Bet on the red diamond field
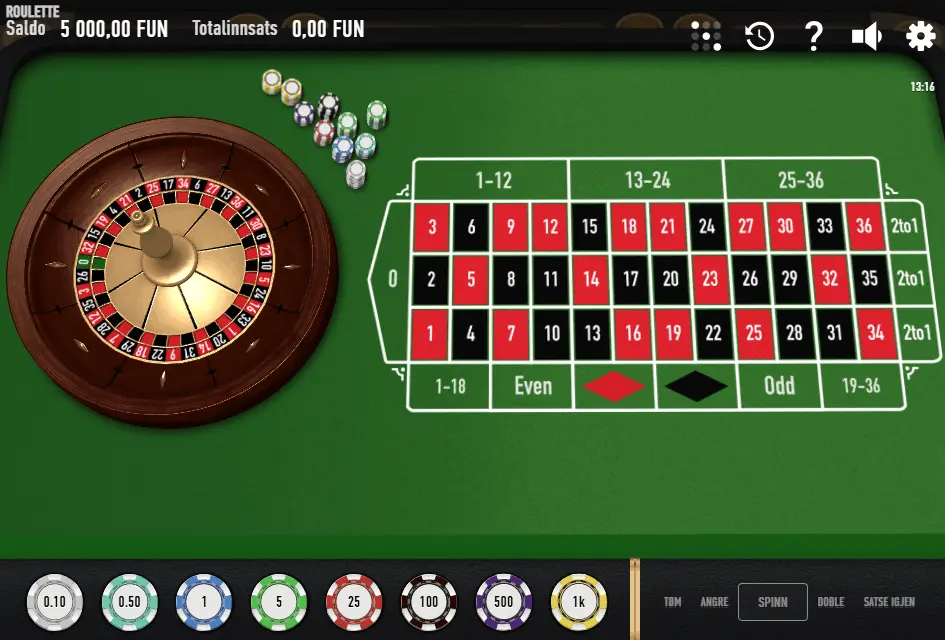This screenshot has height=640, width=945. pos(614,386)
